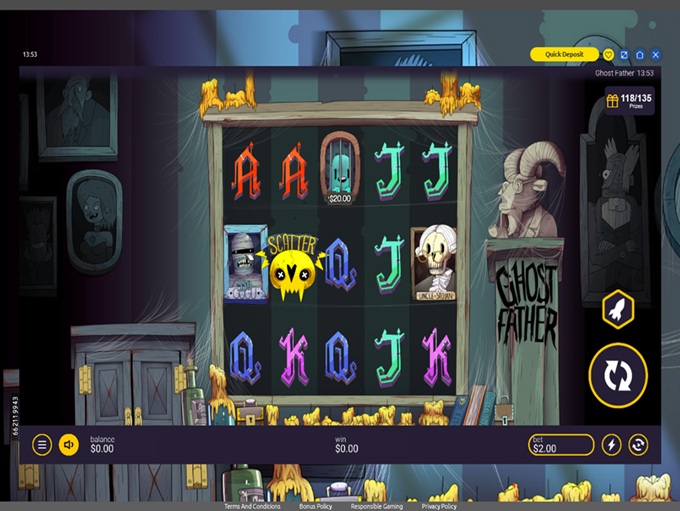Viewport: 680px width, 511px height.
Task: Activate the rocket hexagon bonus button
Action: pyautogui.click(x=618, y=309)
